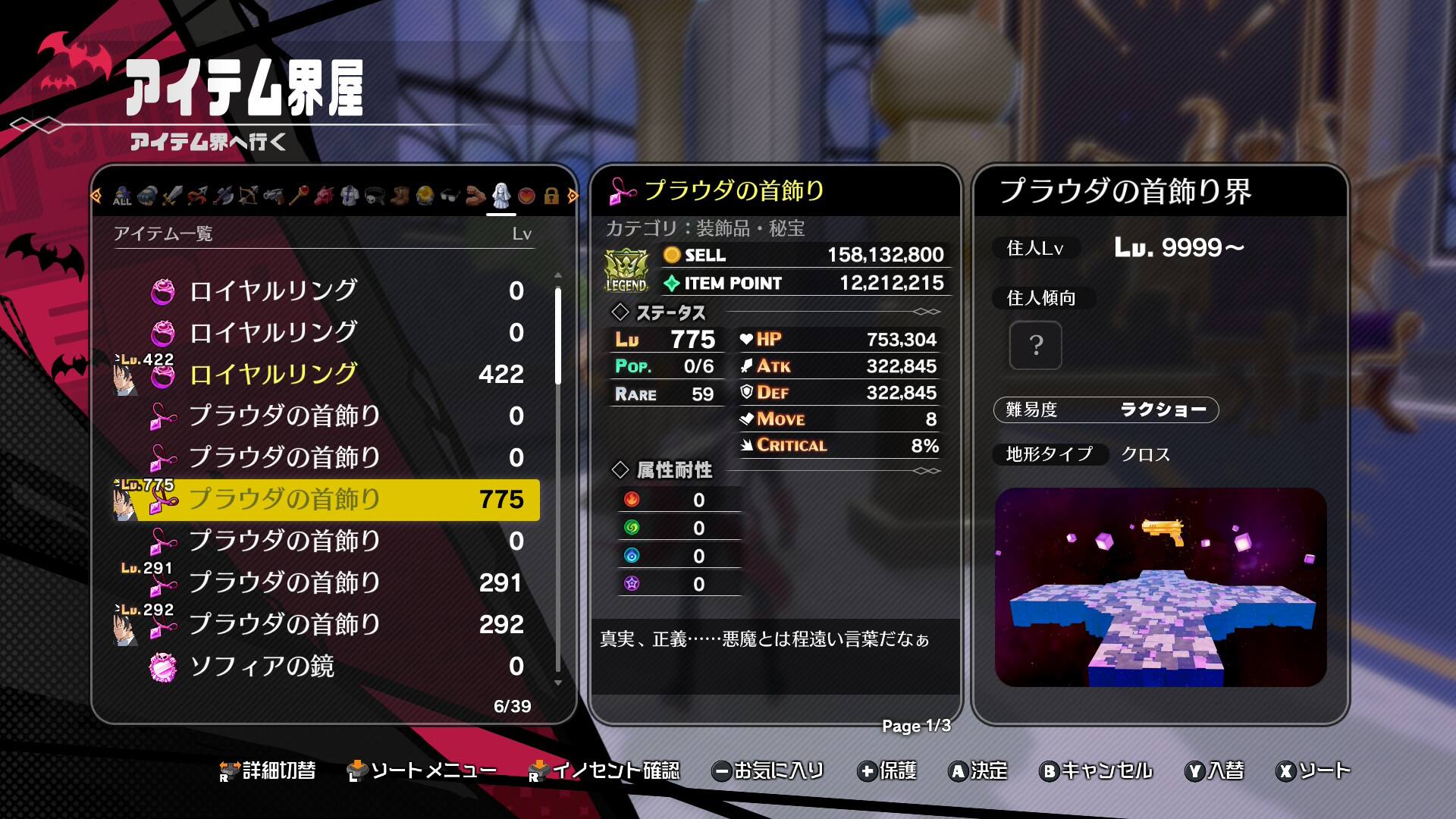Select the ALL items category tab
Viewport: 1456px width, 819px height.
point(122,196)
